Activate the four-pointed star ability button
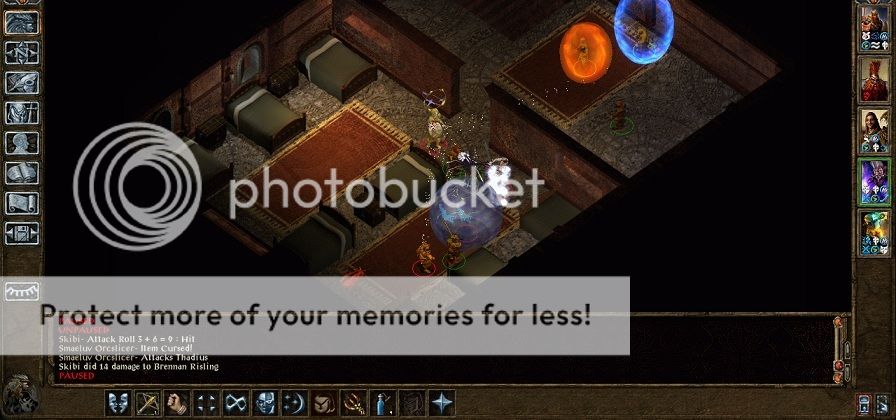Viewport: 896px width, 420px height. (441, 404)
